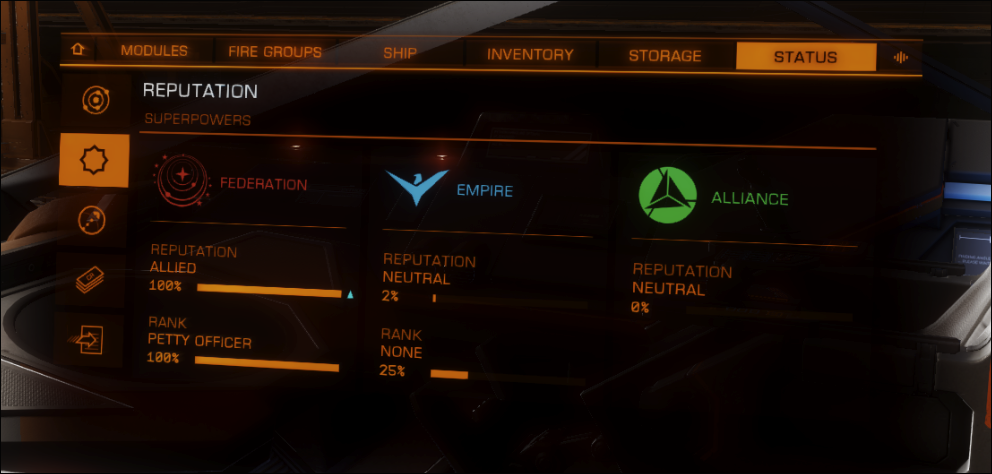
Task: Open the stacked credits sidebar section
Action: coord(91,281)
